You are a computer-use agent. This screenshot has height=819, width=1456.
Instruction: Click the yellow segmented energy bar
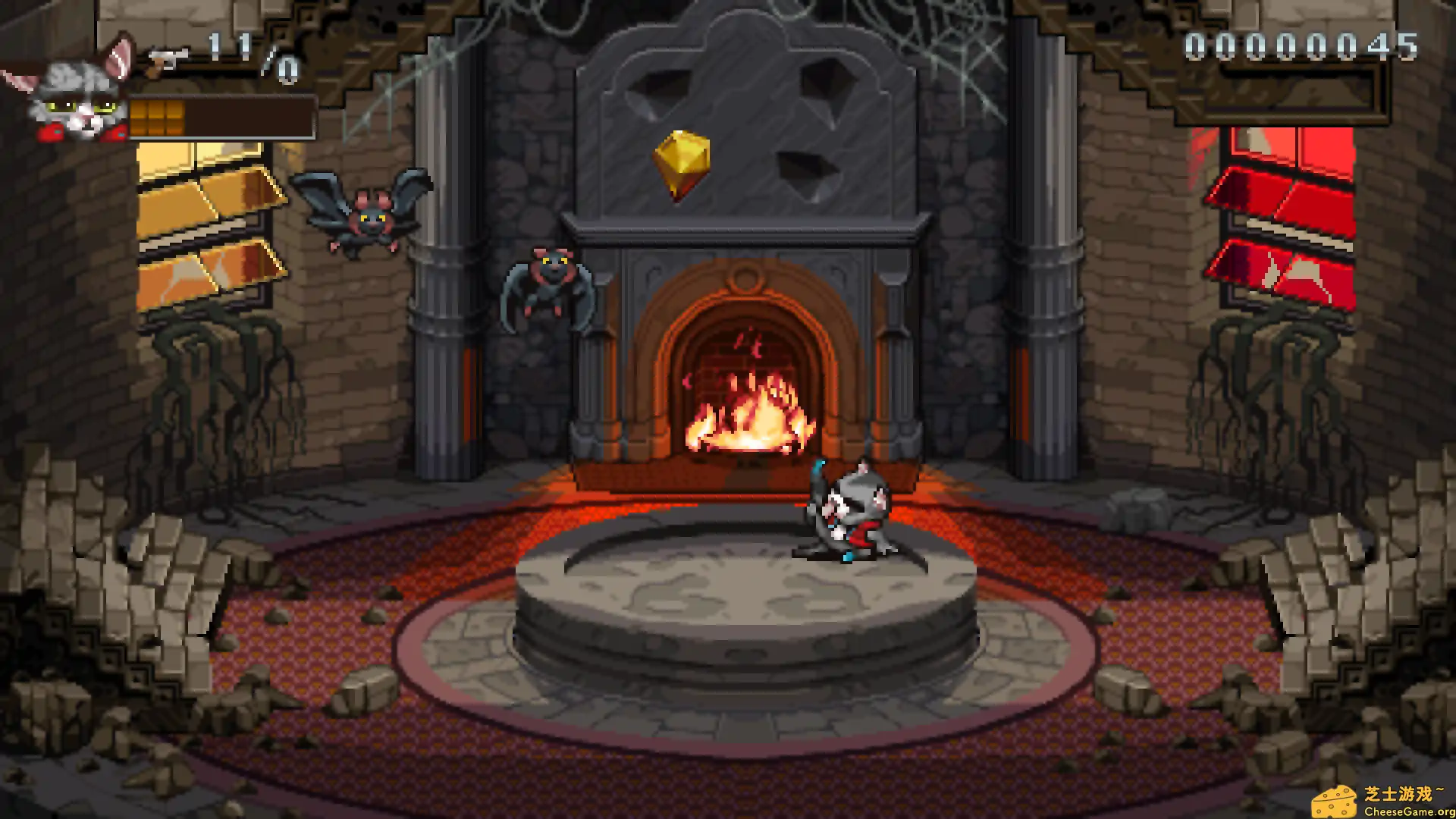click(x=159, y=115)
